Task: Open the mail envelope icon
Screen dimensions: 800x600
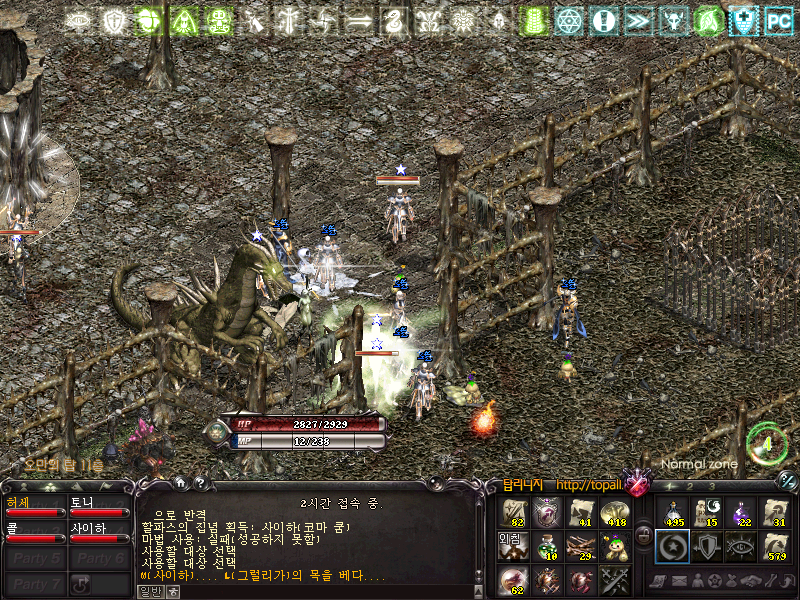Action: [679, 581]
